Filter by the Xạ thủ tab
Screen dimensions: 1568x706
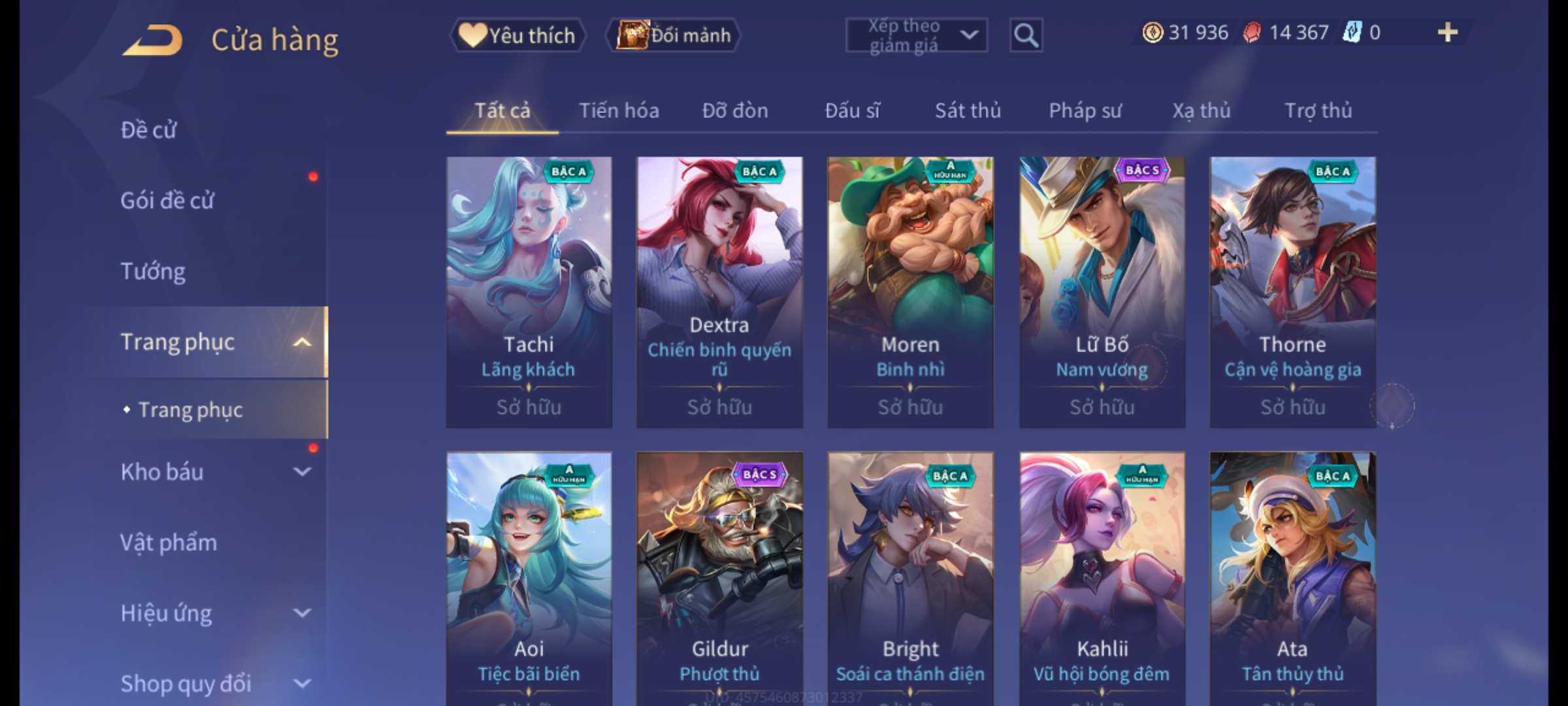point(1201,110)
